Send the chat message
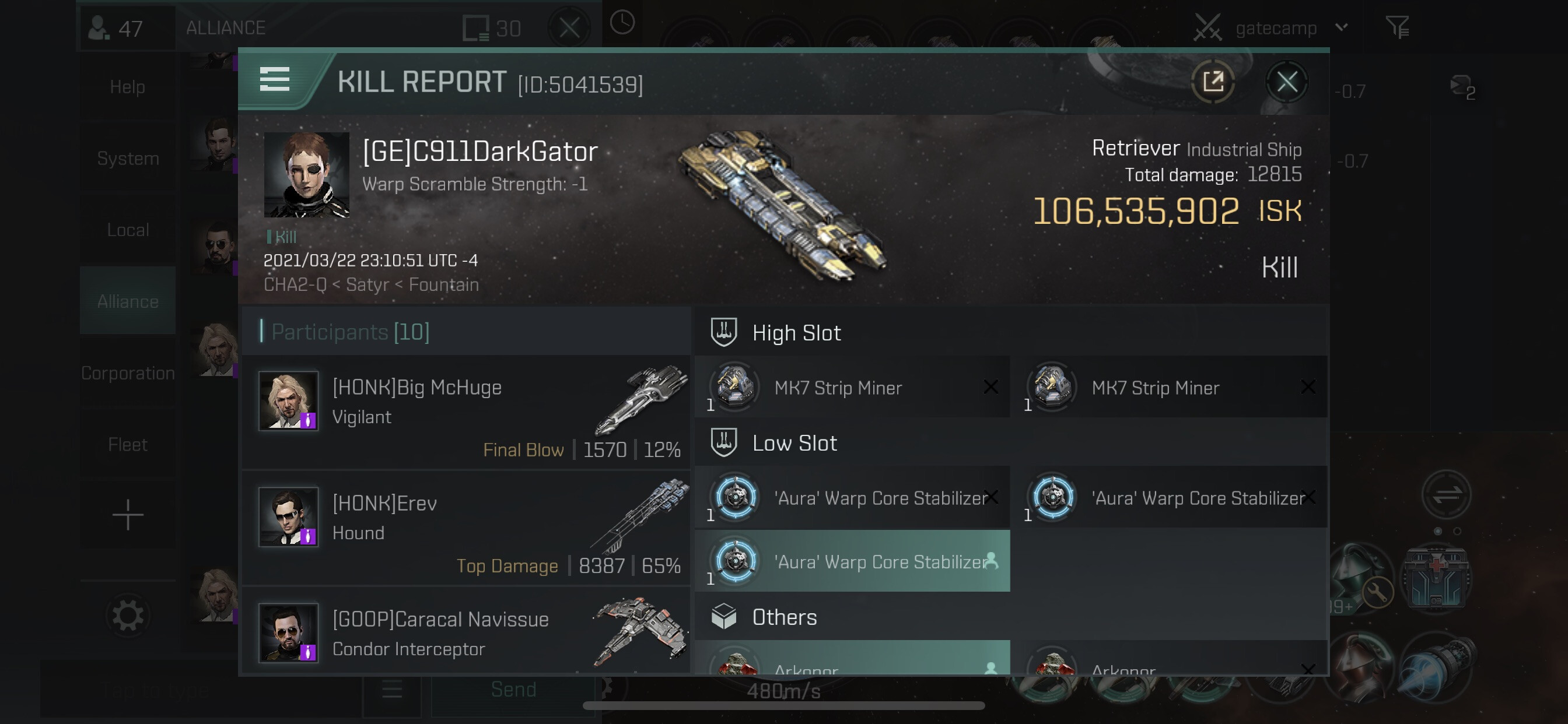The image size is (1568, 724). [513, 690]
